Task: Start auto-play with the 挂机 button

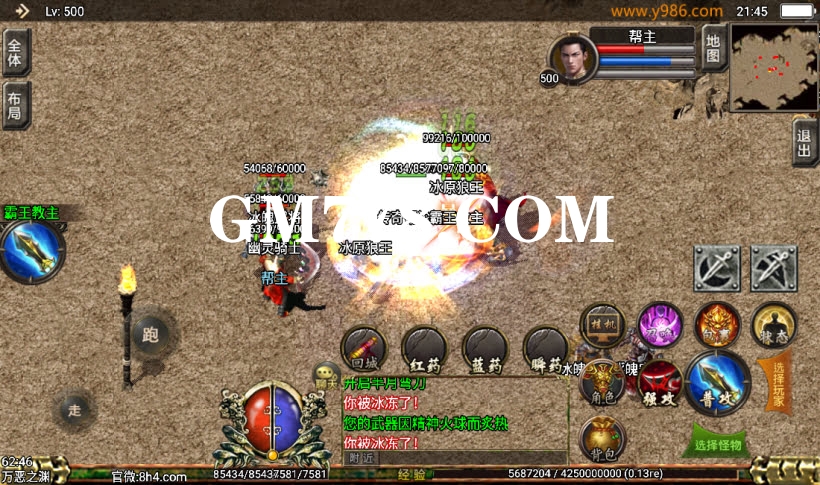Action: click(x=603, y=325)
